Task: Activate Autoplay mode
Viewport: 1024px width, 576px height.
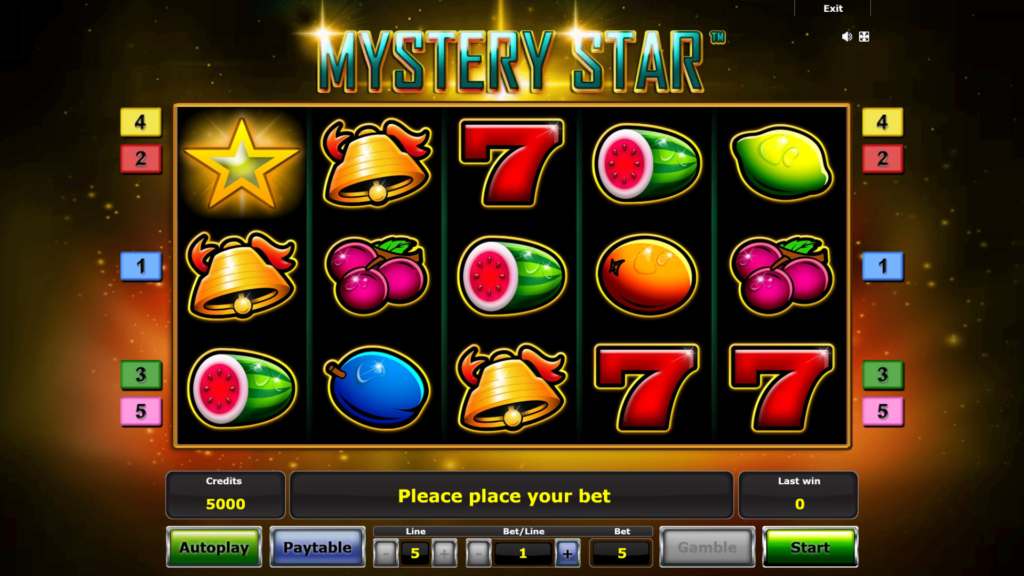Action: pyautogui.click(x=213, y=547)
